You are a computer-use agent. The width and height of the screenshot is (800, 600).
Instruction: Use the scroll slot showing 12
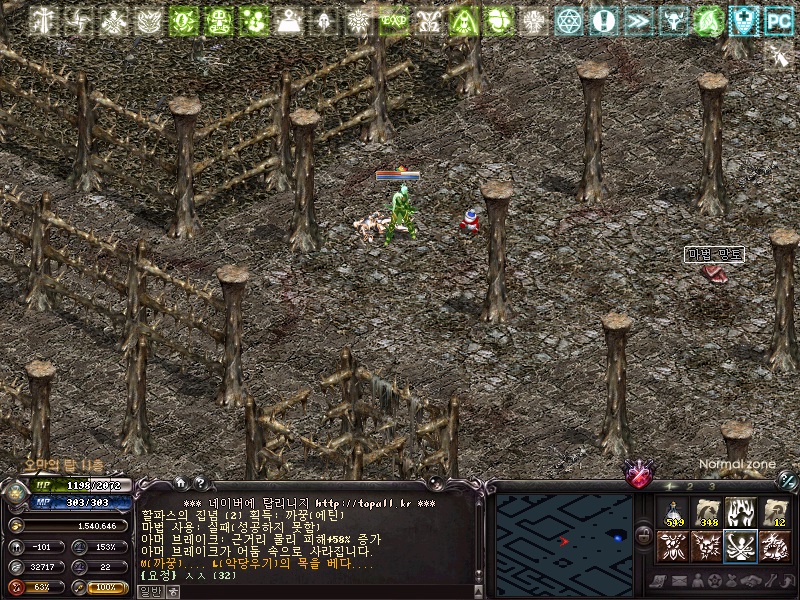pyautogui.click(x=775, y=513)
